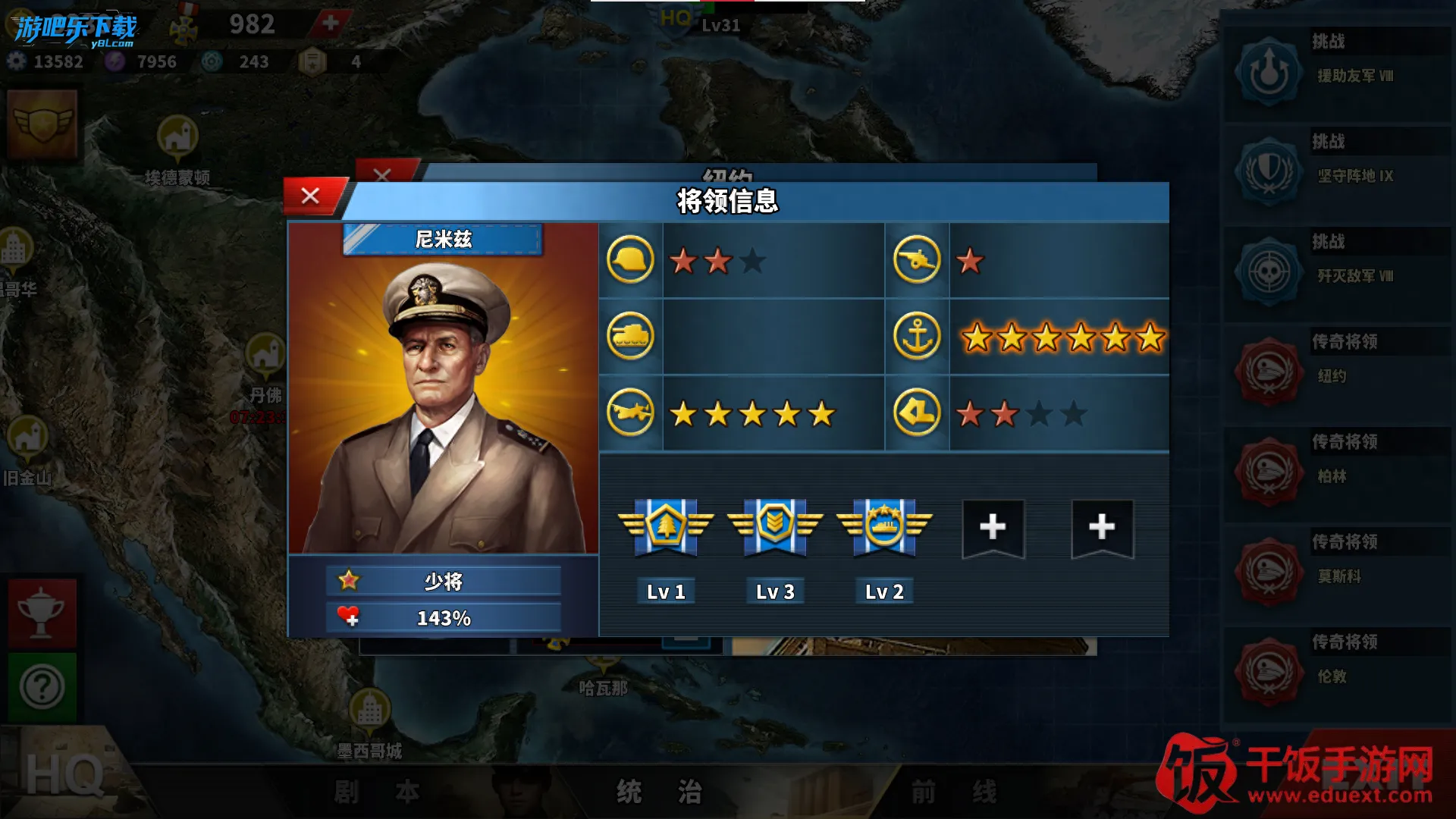Open the red trophy achievements button
Screen dimensions: 1456x819
point(42,613)
